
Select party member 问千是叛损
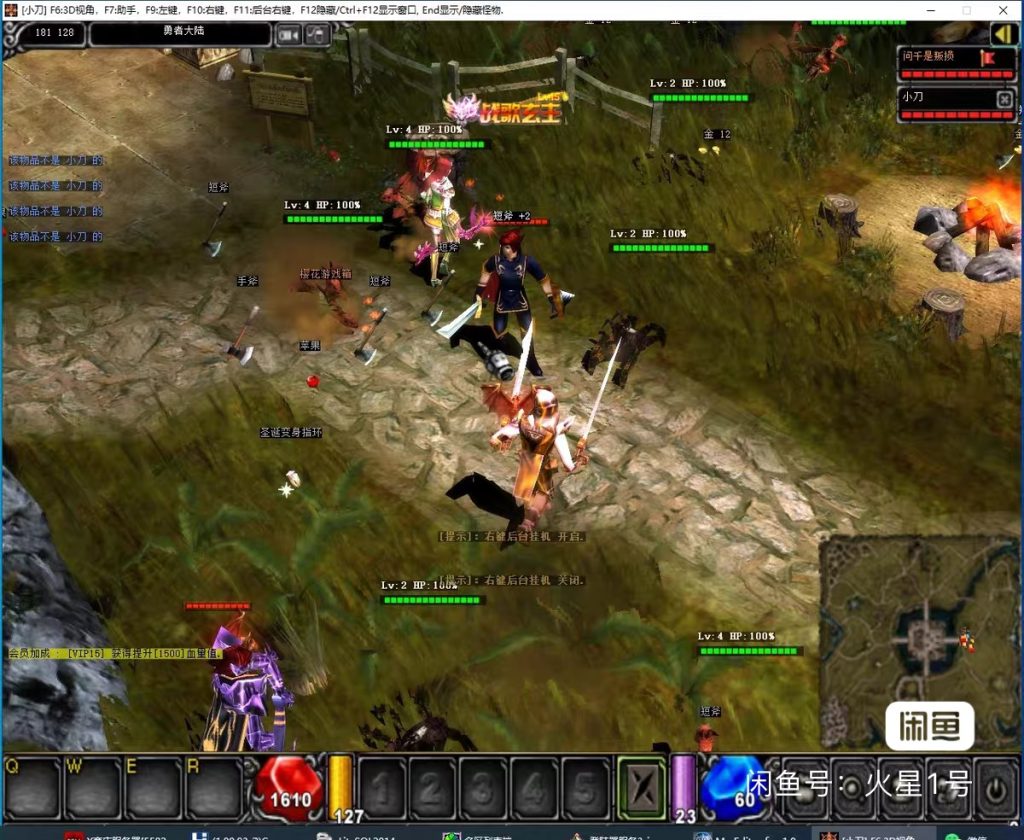(940, 57)
